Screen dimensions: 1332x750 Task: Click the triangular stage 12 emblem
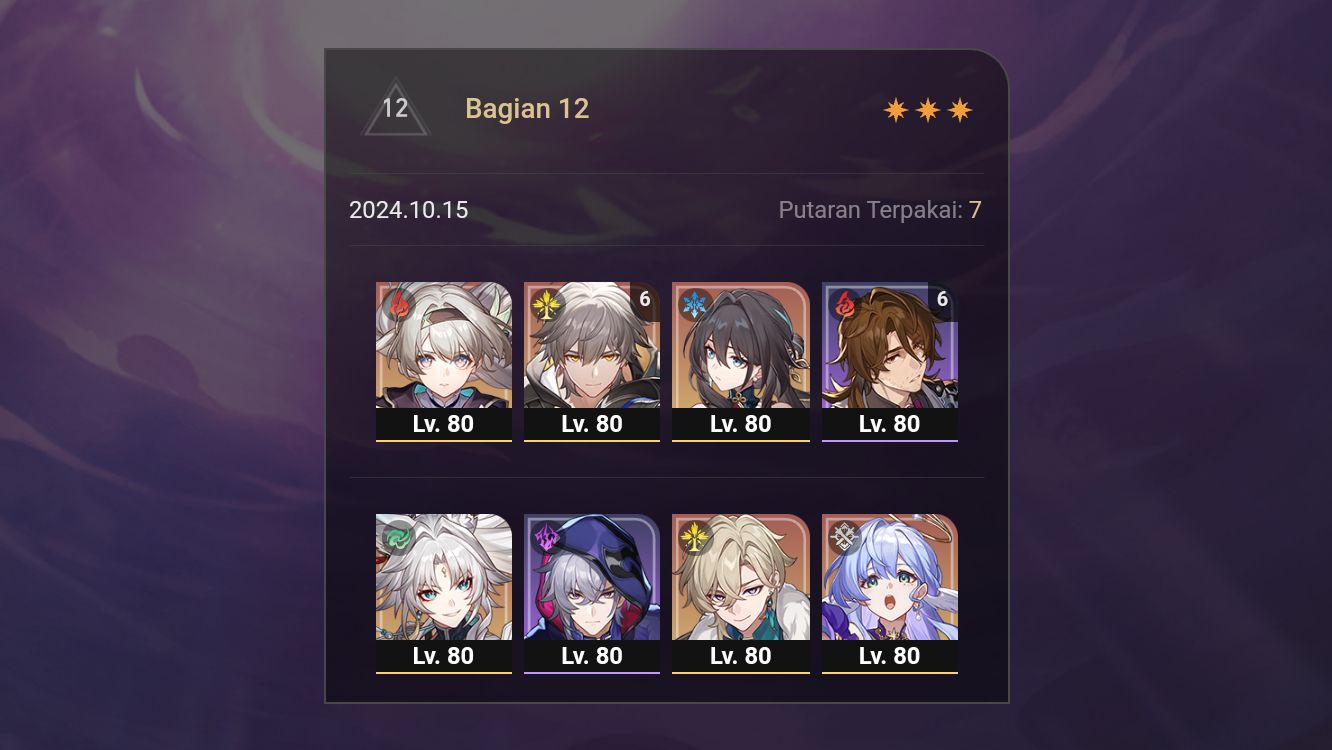point(395,108)
